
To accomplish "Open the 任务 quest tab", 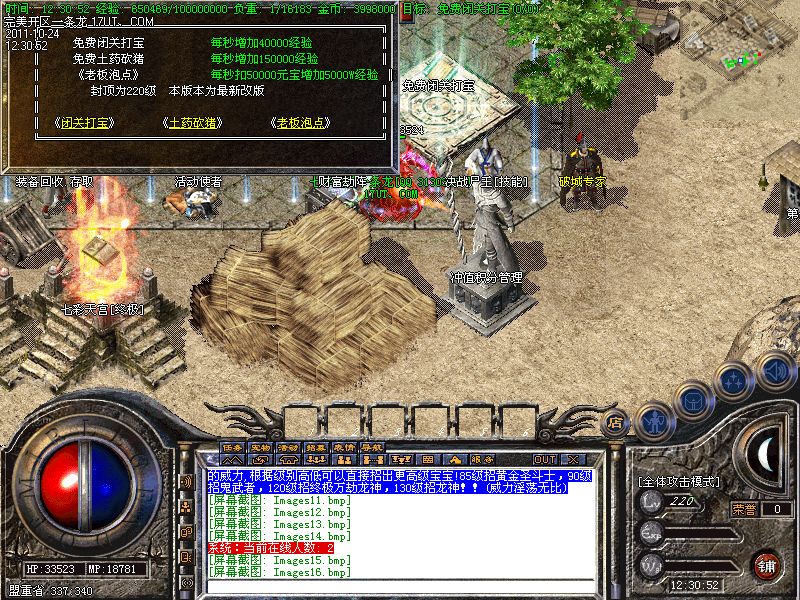I will tap(232, 445).
